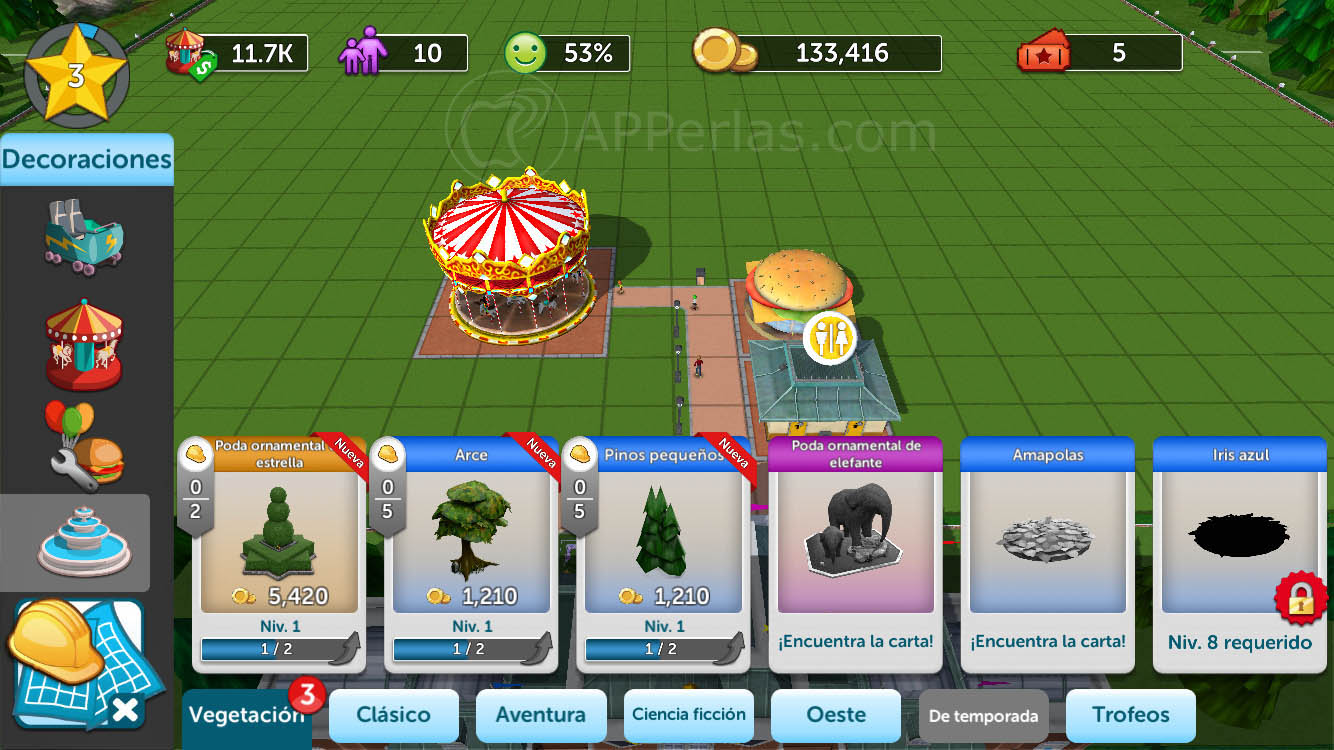The image size is (1334, 750).
Task: Click the red tickets icon
Action: pyautogui.click(x=1045, y=55)
